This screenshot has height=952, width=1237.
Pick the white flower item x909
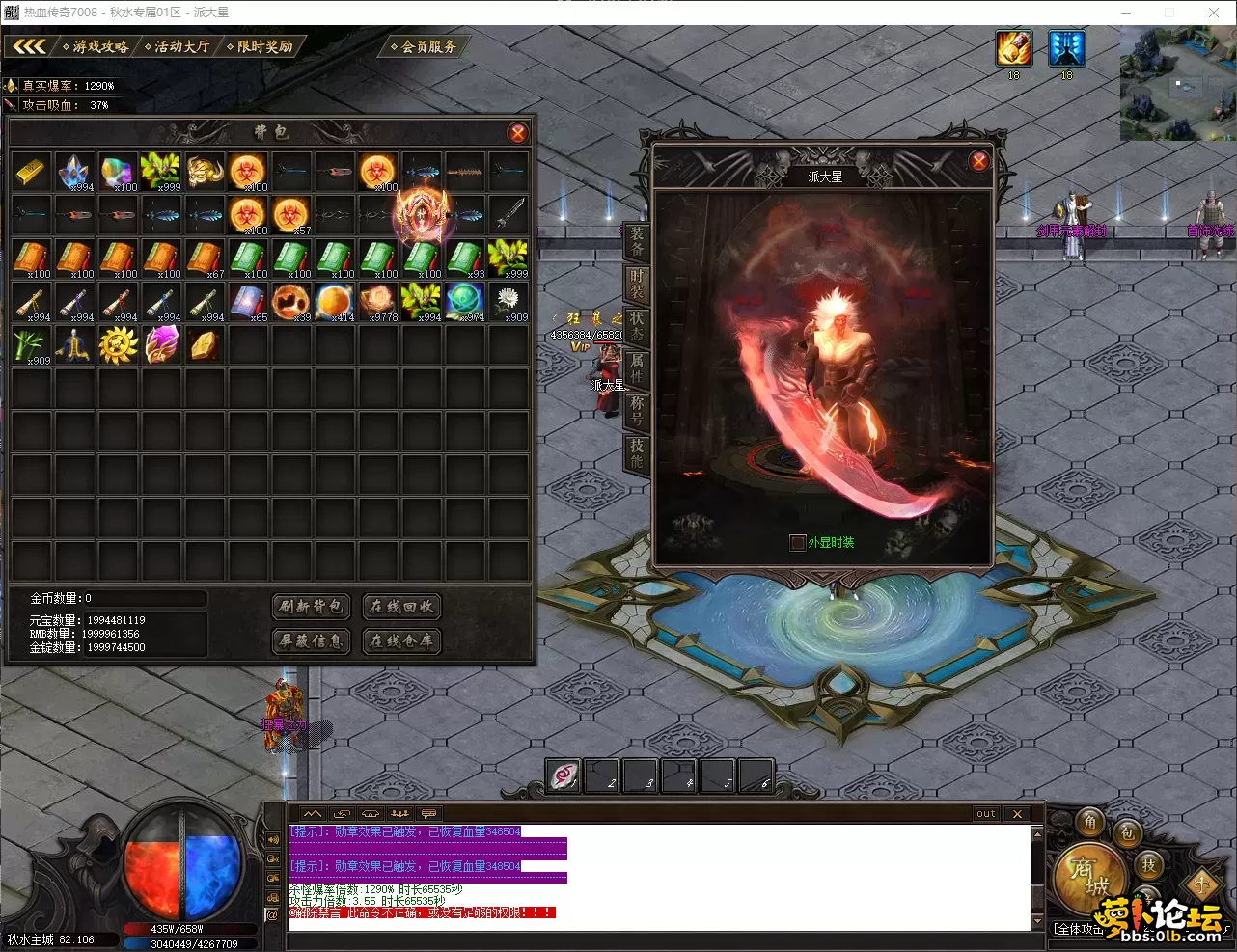[509, 302]
